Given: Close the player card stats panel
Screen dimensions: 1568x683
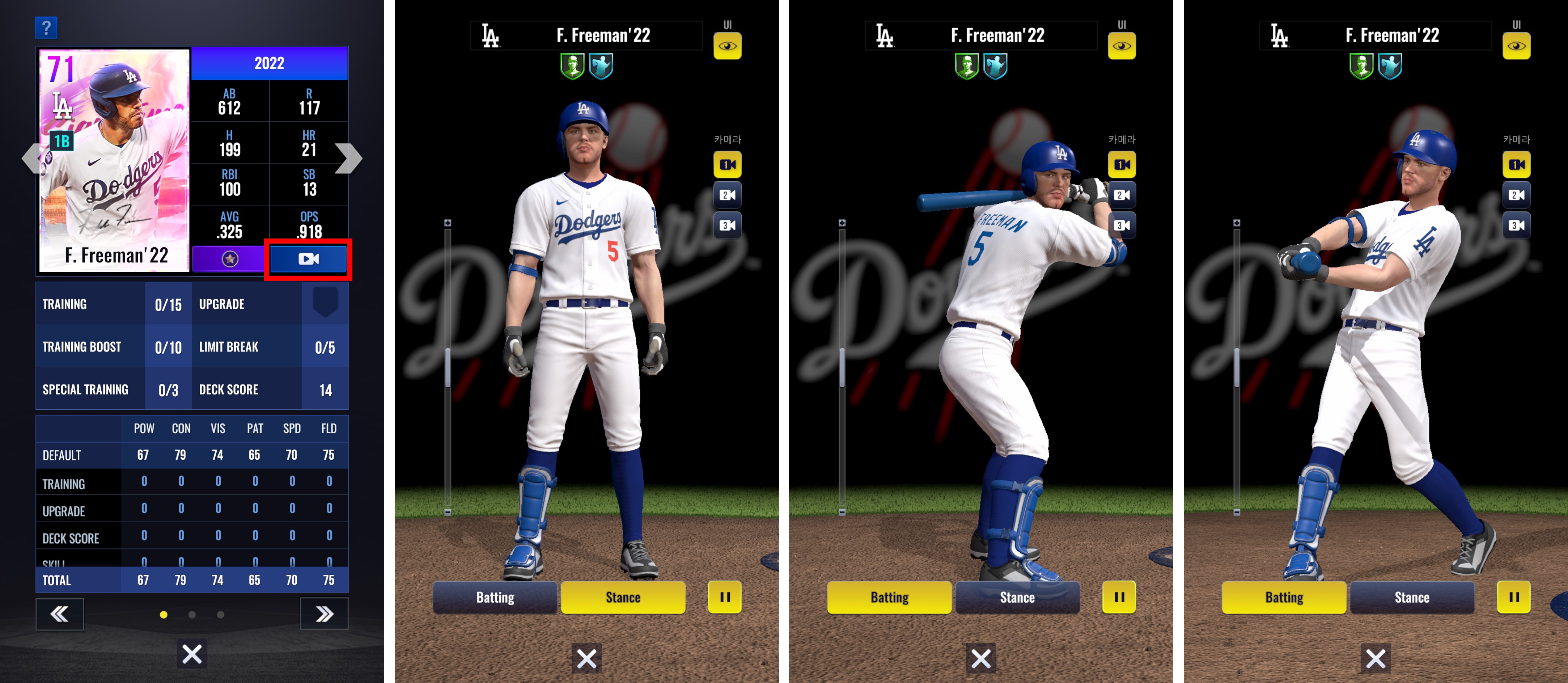Looking at the screenshot, I should (x=192, y=654).
